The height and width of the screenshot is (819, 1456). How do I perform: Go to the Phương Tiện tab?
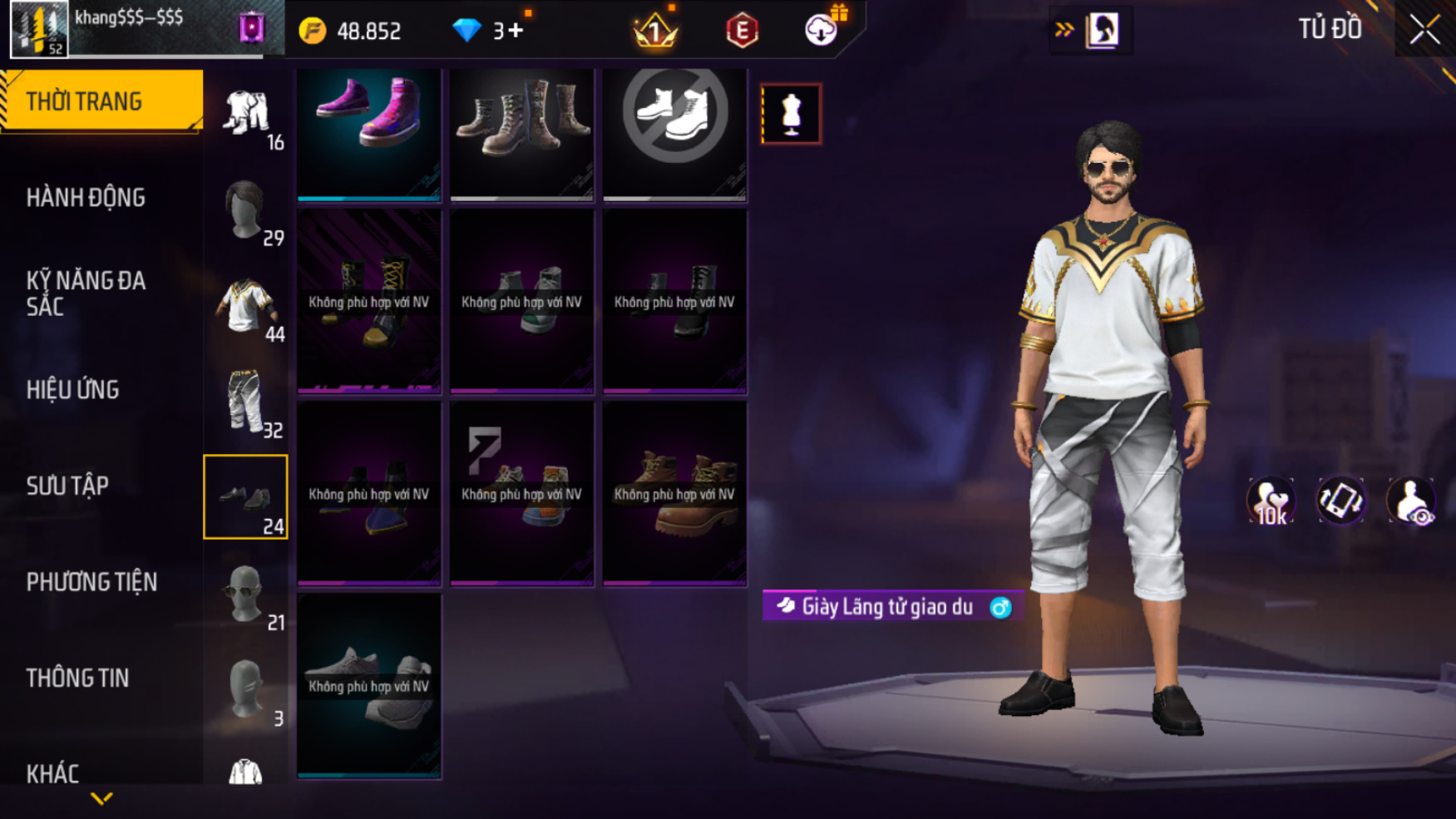tap(91, 582)
